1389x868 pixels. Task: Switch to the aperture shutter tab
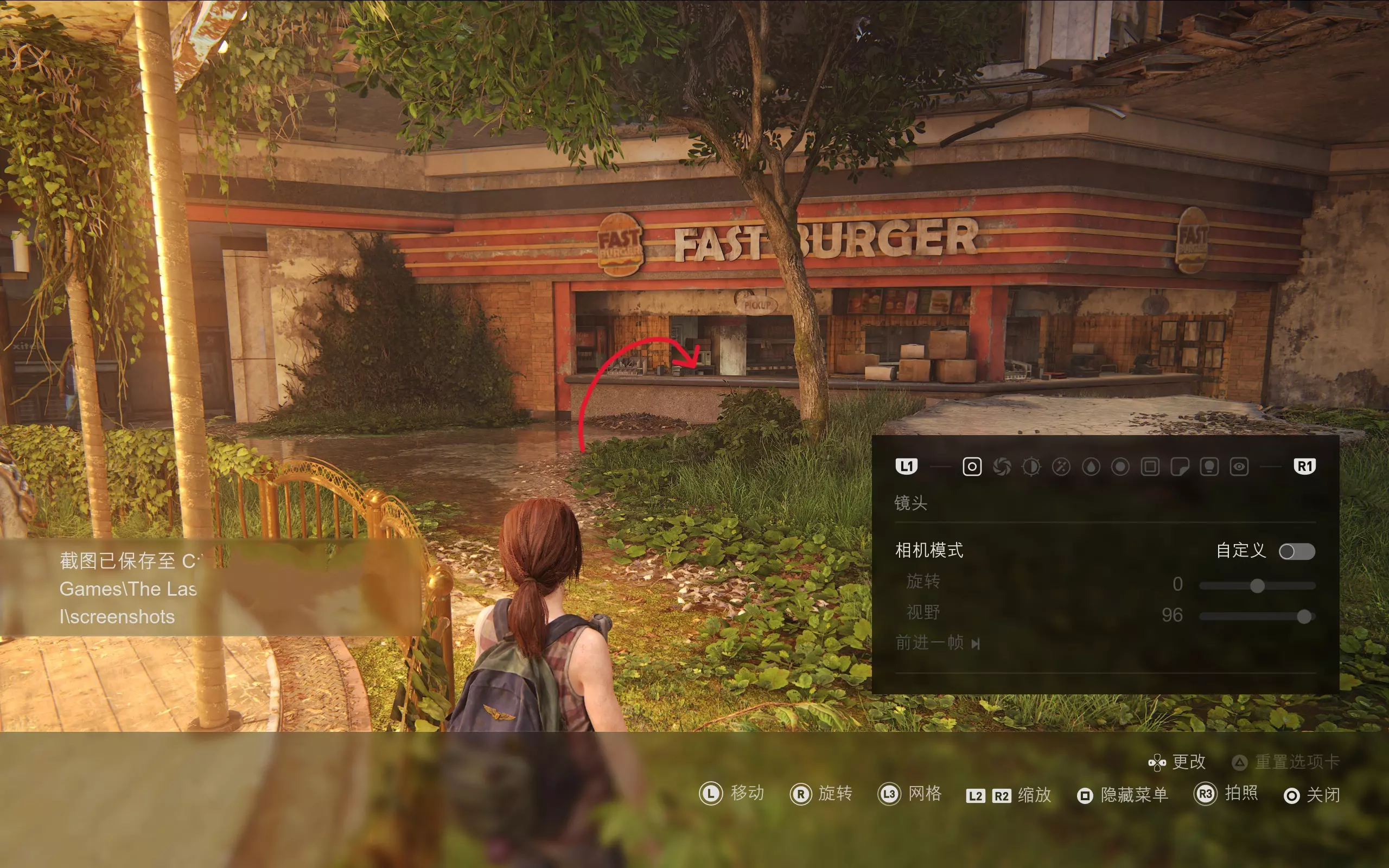[1002, 467]
